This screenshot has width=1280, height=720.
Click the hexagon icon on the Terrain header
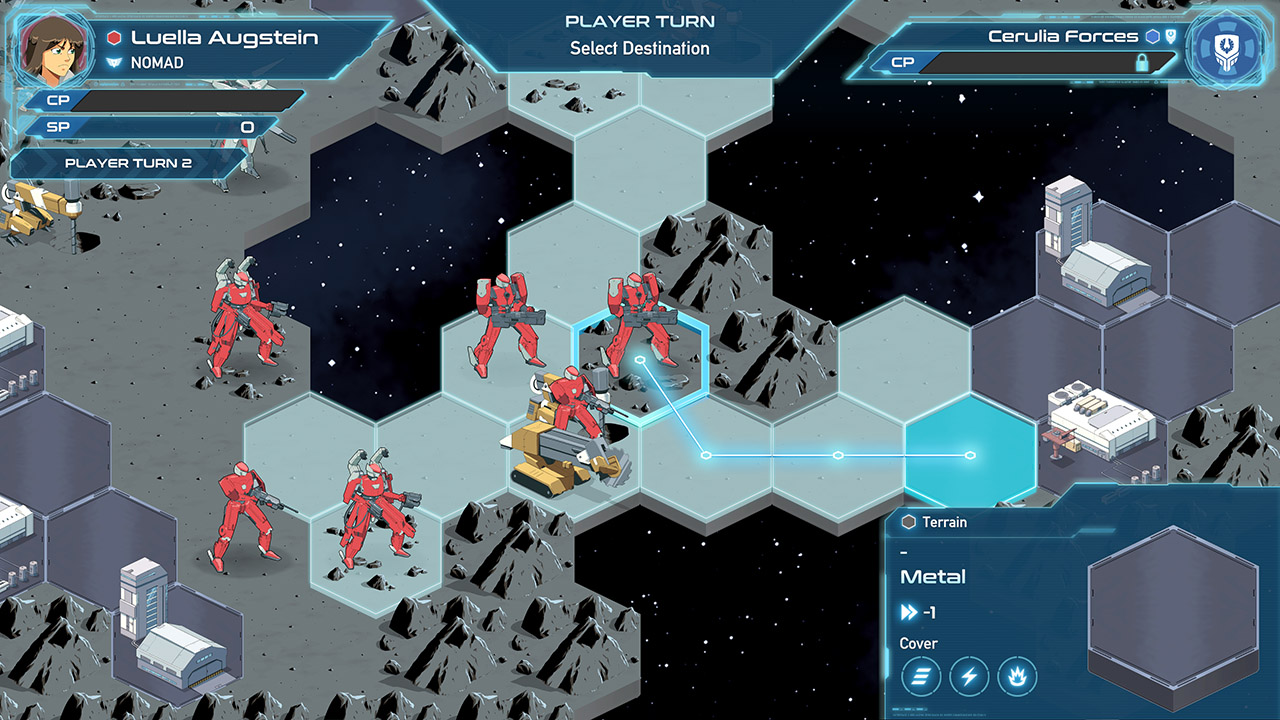point(909,522)
